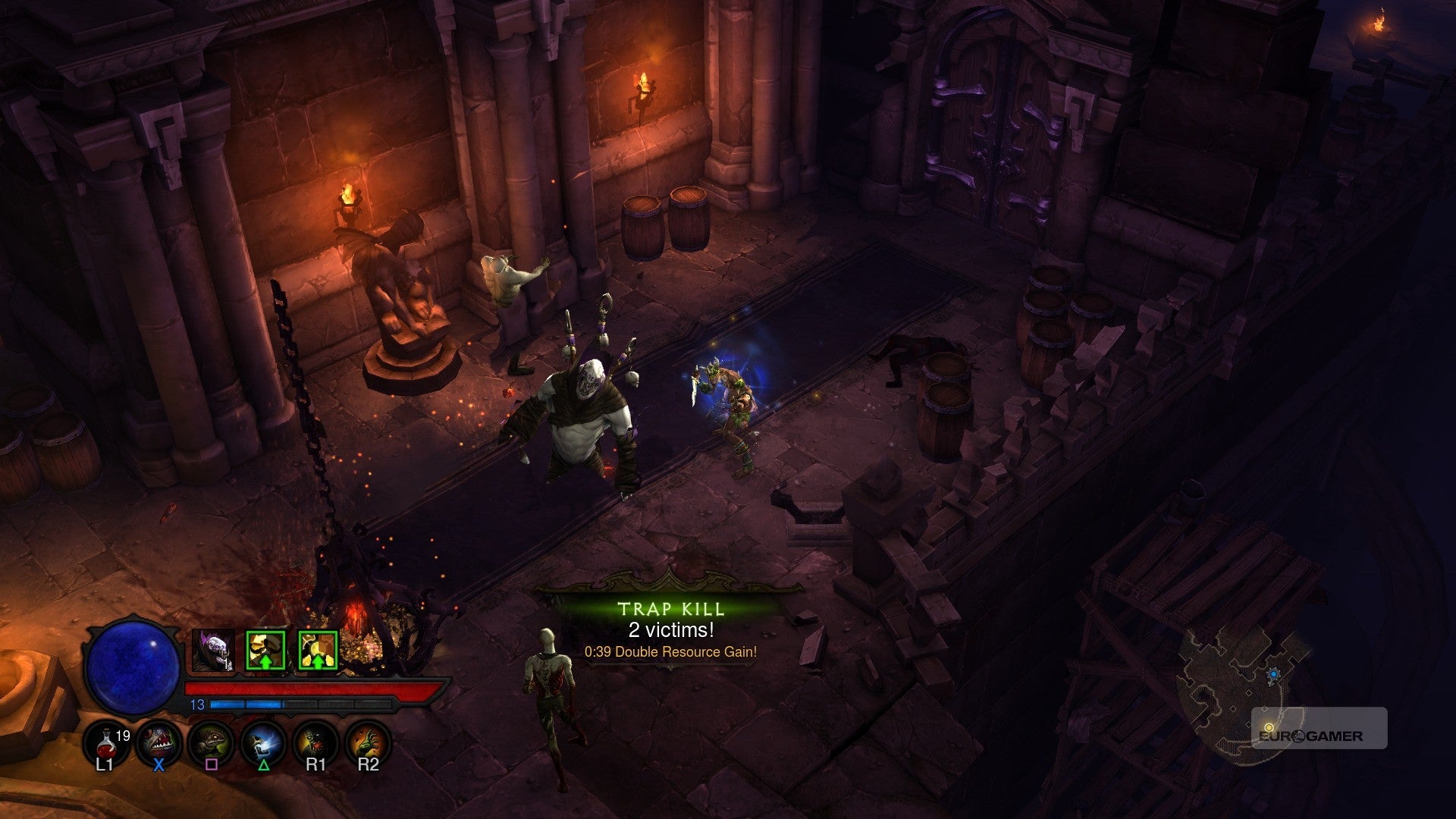Expand the buff bar next to the portrait
The width and height of the screenshot is (1456, 819).
tap(290, 650)
